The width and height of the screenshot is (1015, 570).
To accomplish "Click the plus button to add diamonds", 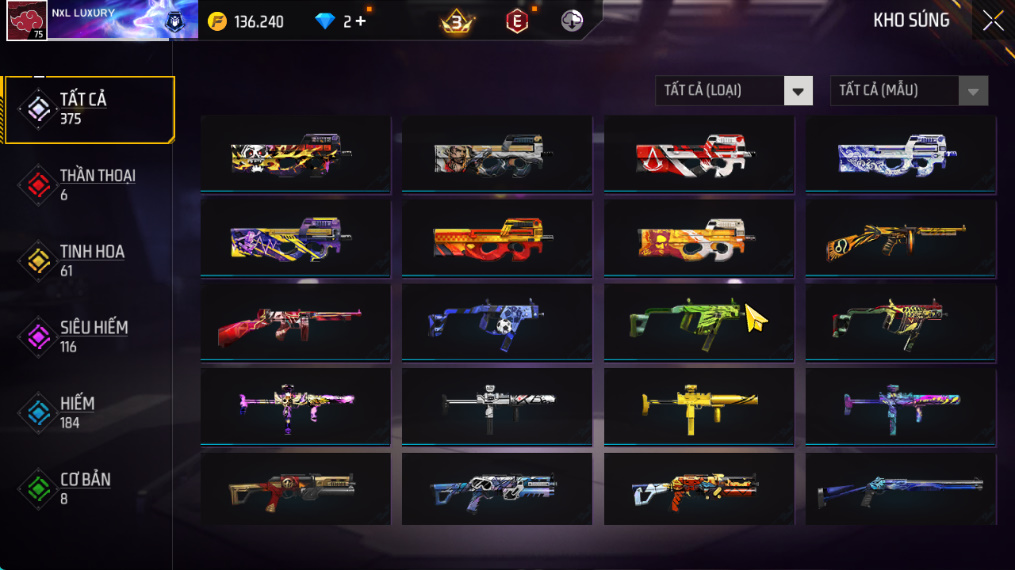I will point(360,21).
